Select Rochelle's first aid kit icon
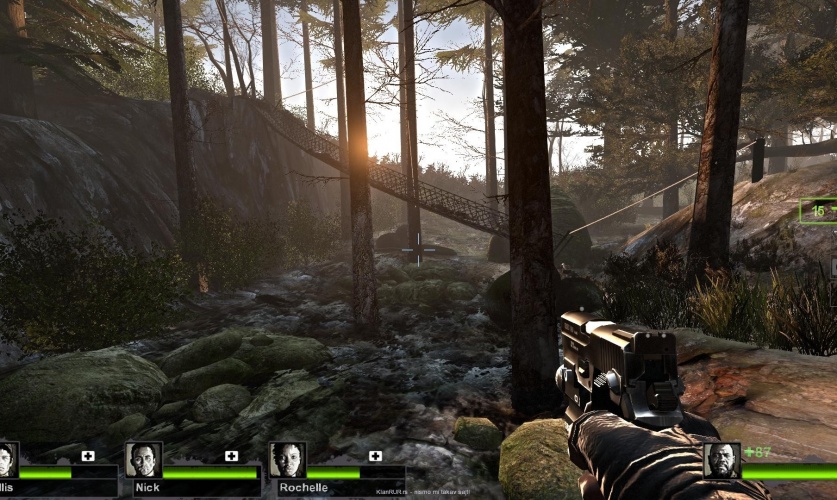 (375, 456)
